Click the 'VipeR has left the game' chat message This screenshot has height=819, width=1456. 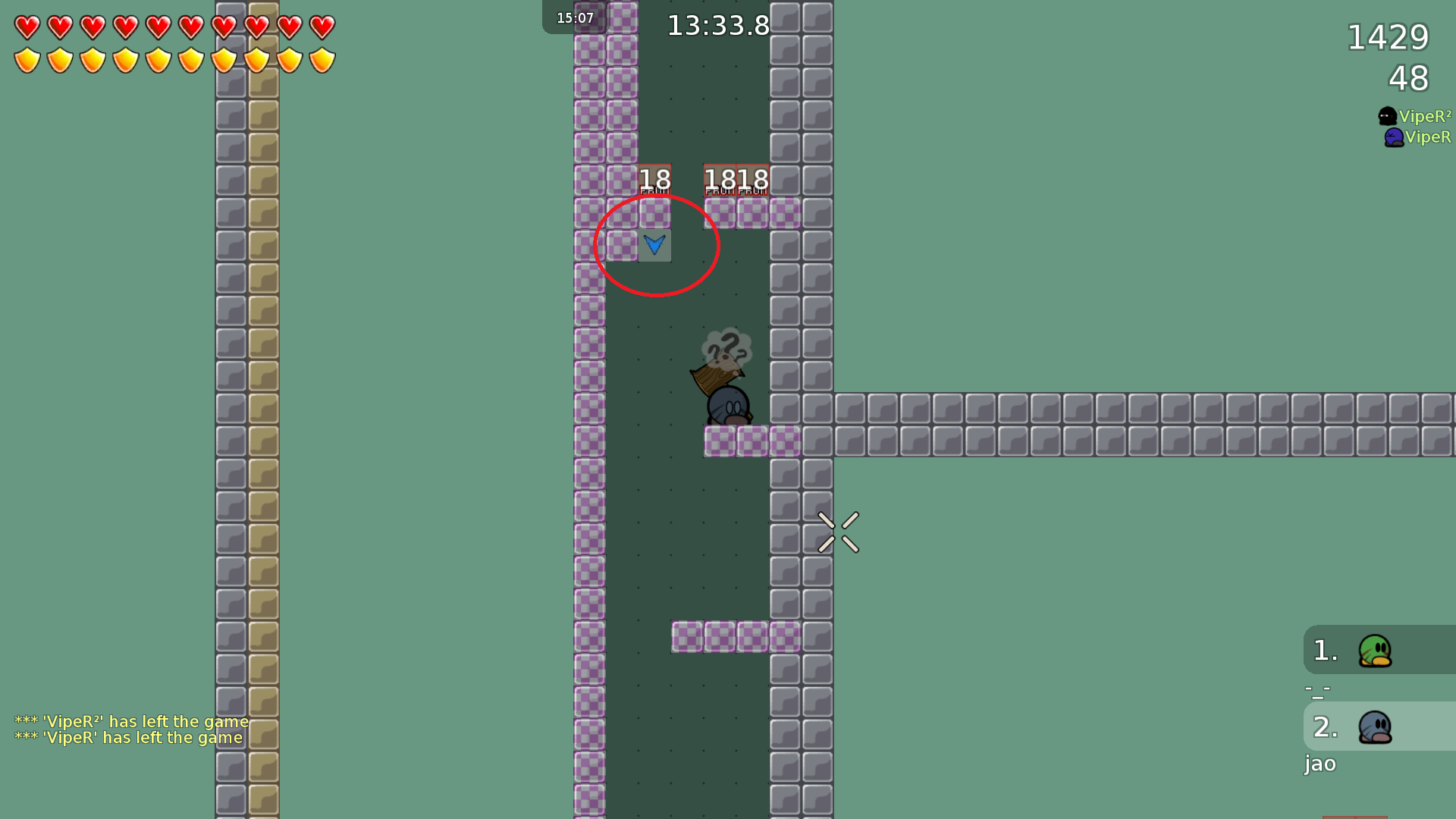click(x=127, y=737)
